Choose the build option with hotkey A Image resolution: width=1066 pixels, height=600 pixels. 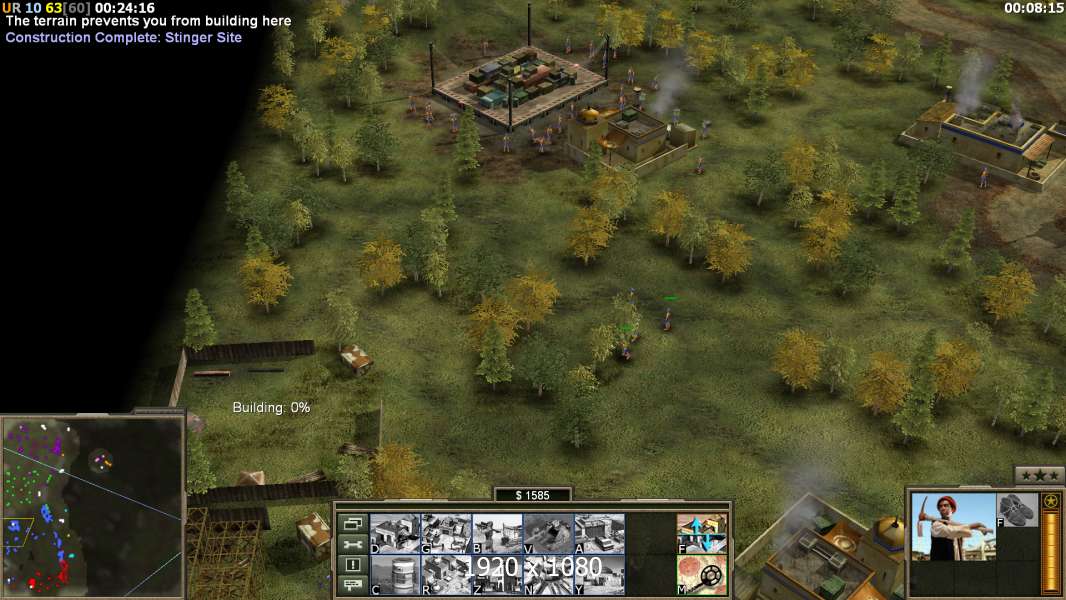click(599, 533)
